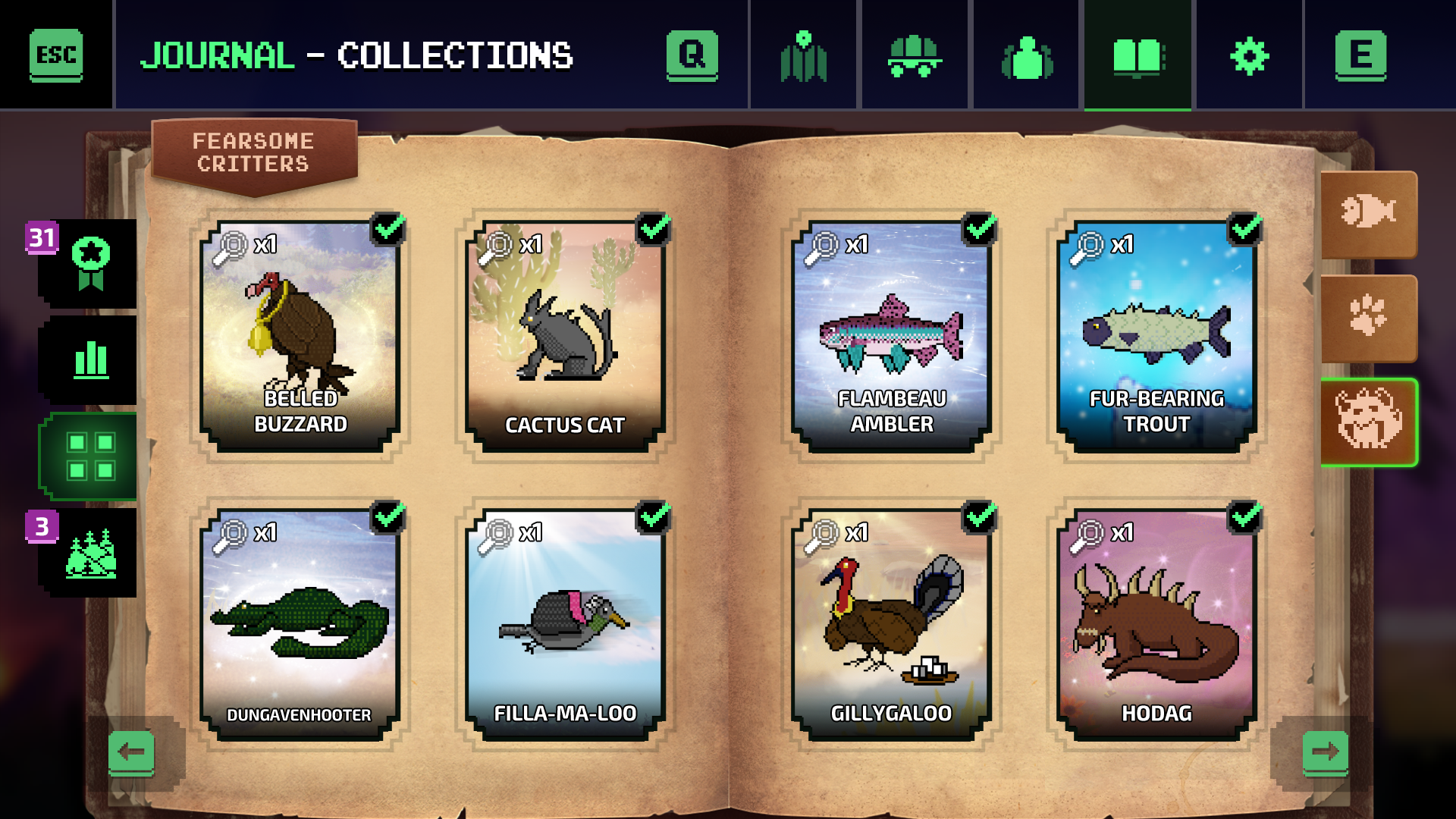Screen dimensions: 1456x819
Task: Select the open book journal tab
Action: pos(1137,55)
